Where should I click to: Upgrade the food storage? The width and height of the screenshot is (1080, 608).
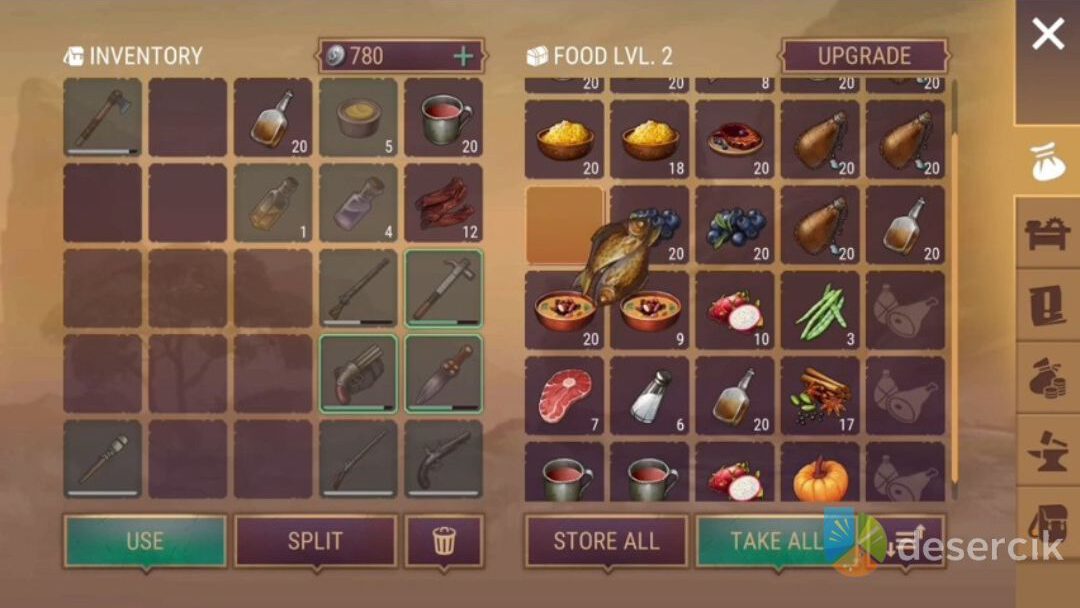pos(864,57)
